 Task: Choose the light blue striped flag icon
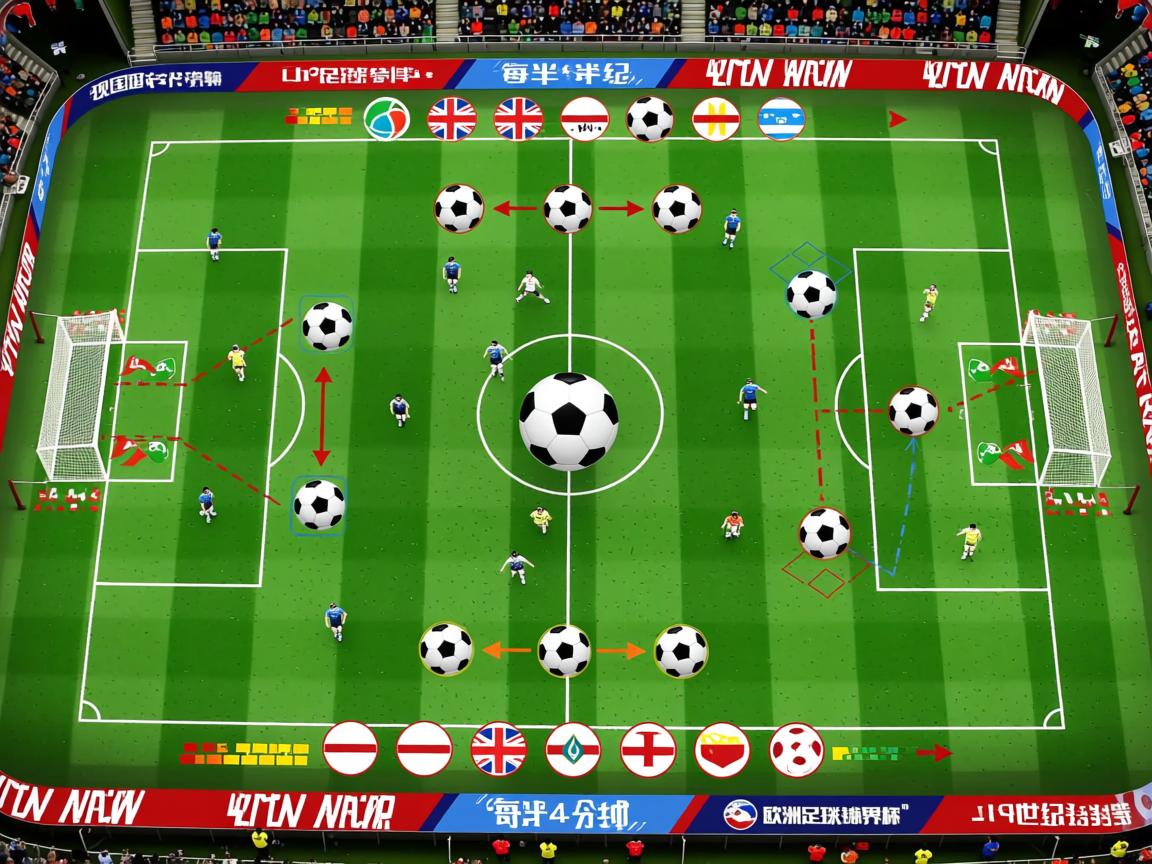[781, 119]
